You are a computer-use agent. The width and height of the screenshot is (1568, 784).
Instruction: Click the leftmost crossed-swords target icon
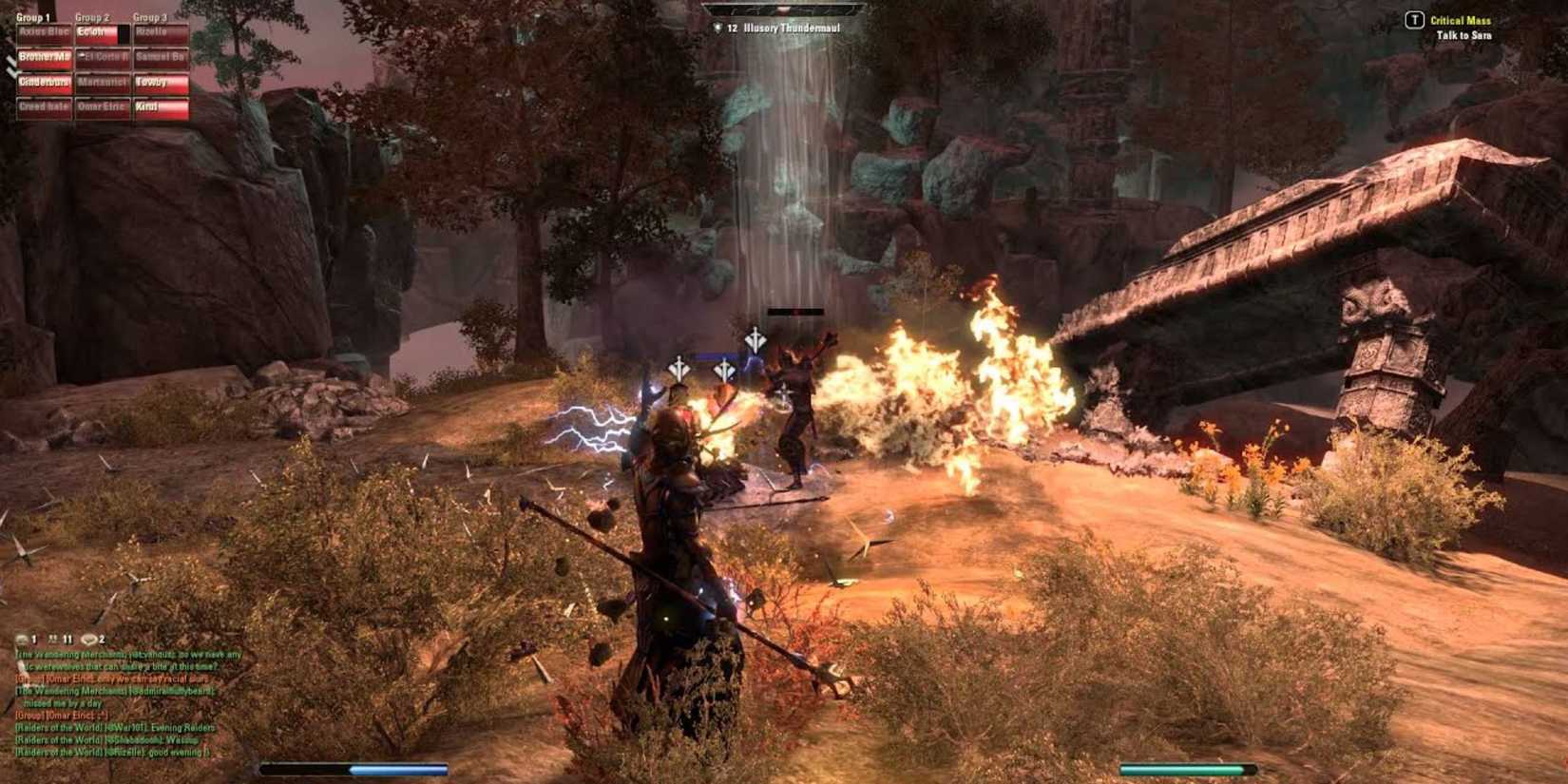[678, 369]
